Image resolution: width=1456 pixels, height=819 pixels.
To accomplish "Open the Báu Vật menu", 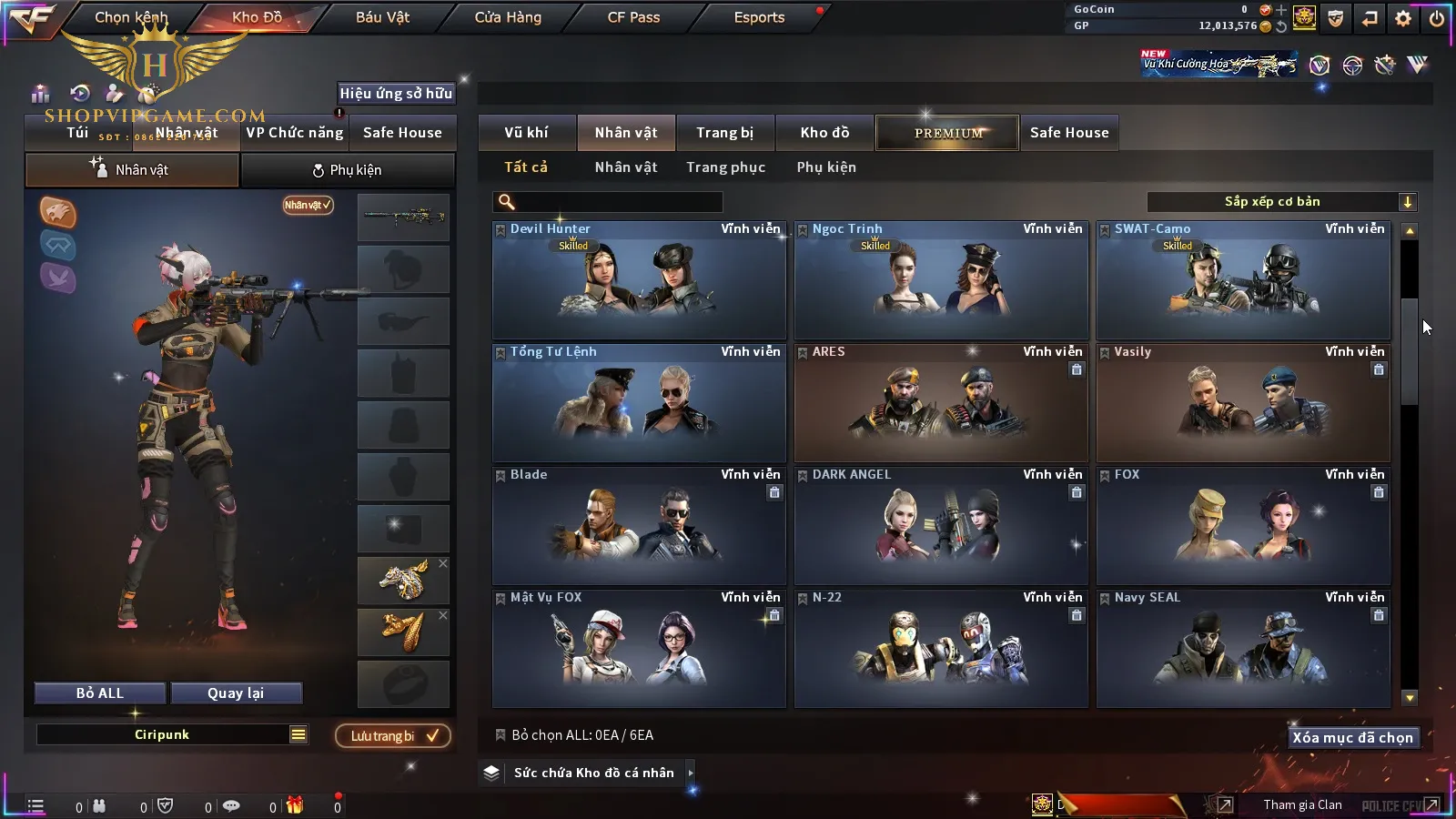I will point(382,17).
